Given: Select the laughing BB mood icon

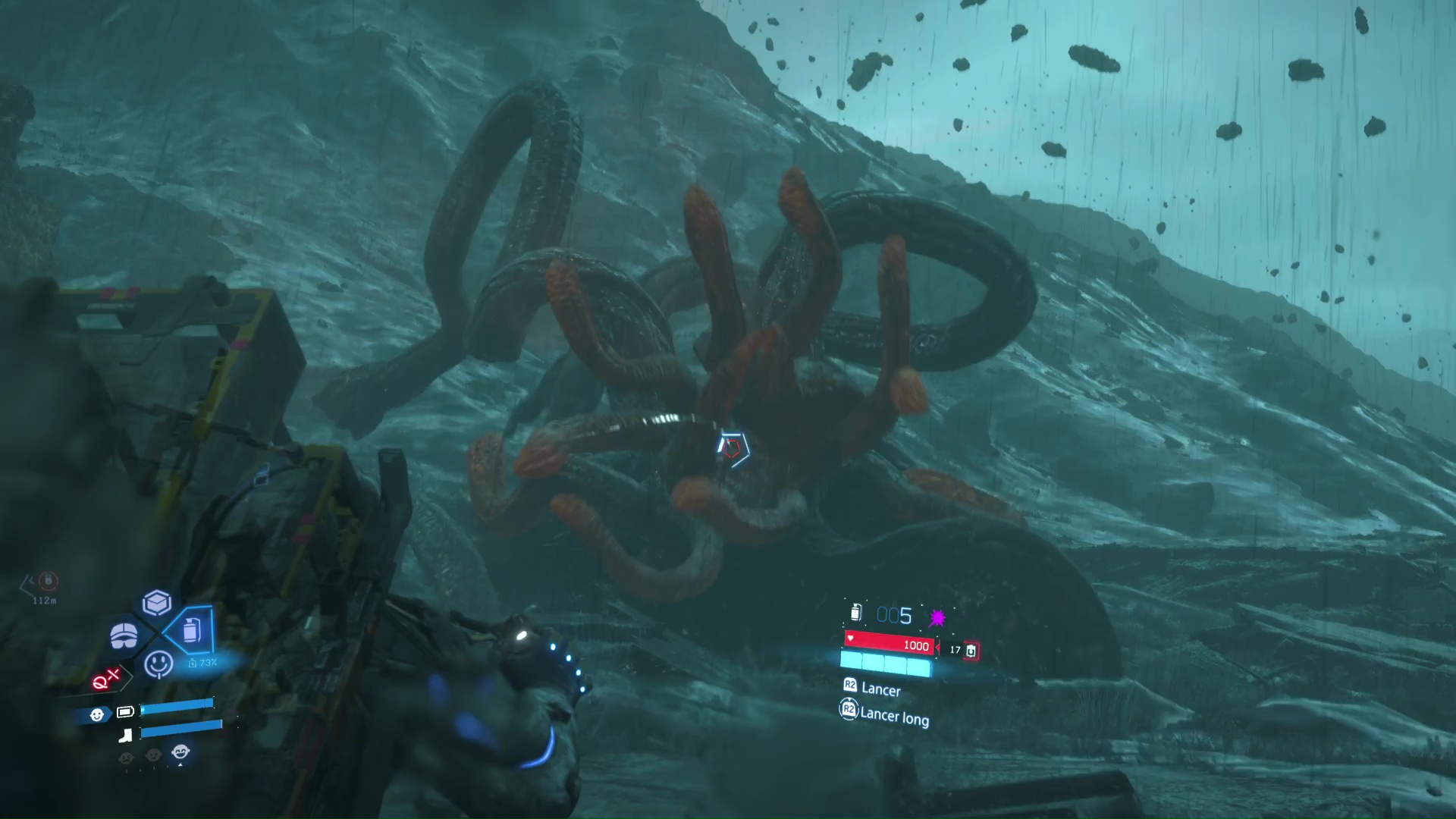Looking at the screenshot, I should pos(180,752).
